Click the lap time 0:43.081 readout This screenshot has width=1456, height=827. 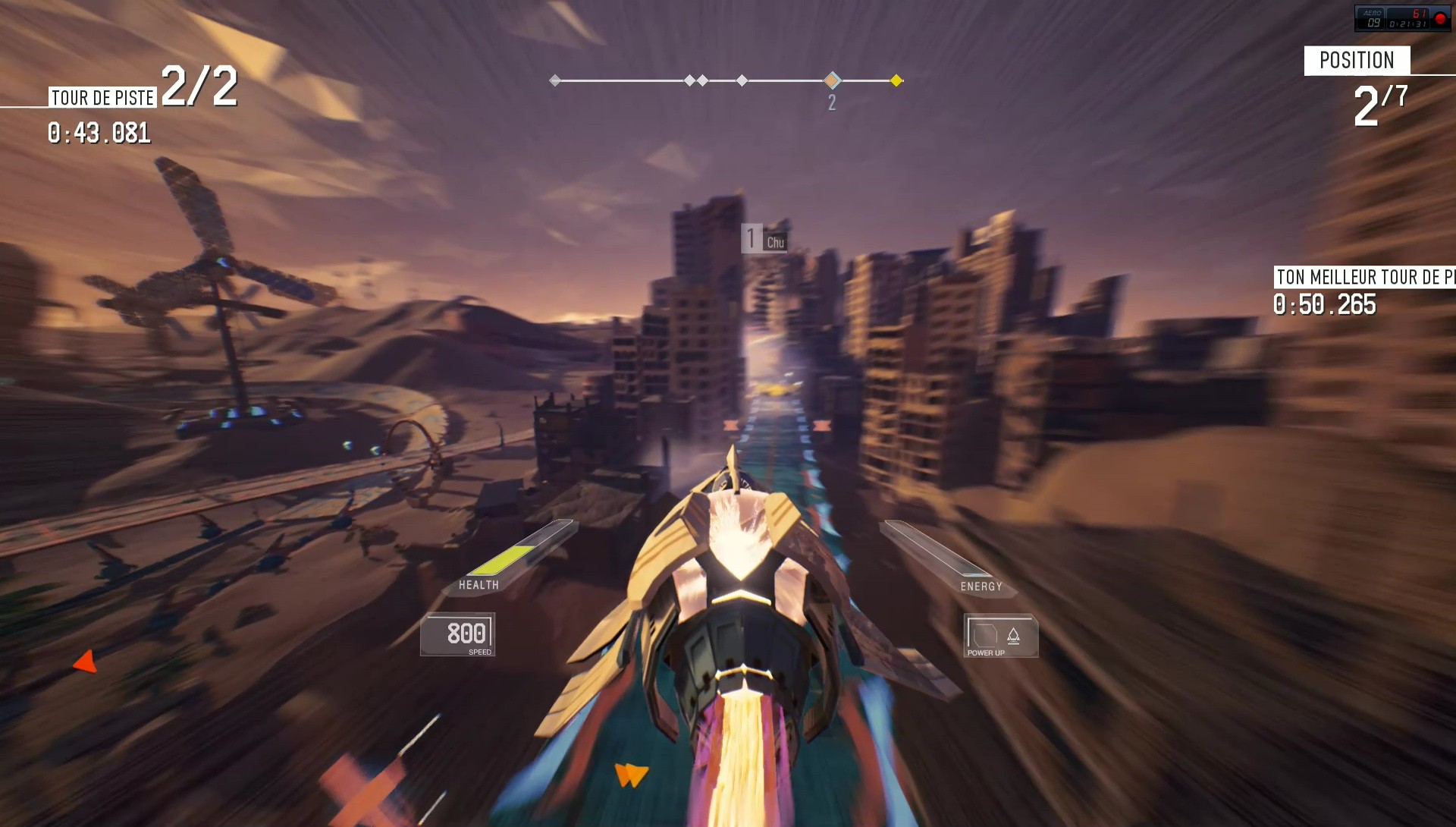98,134
